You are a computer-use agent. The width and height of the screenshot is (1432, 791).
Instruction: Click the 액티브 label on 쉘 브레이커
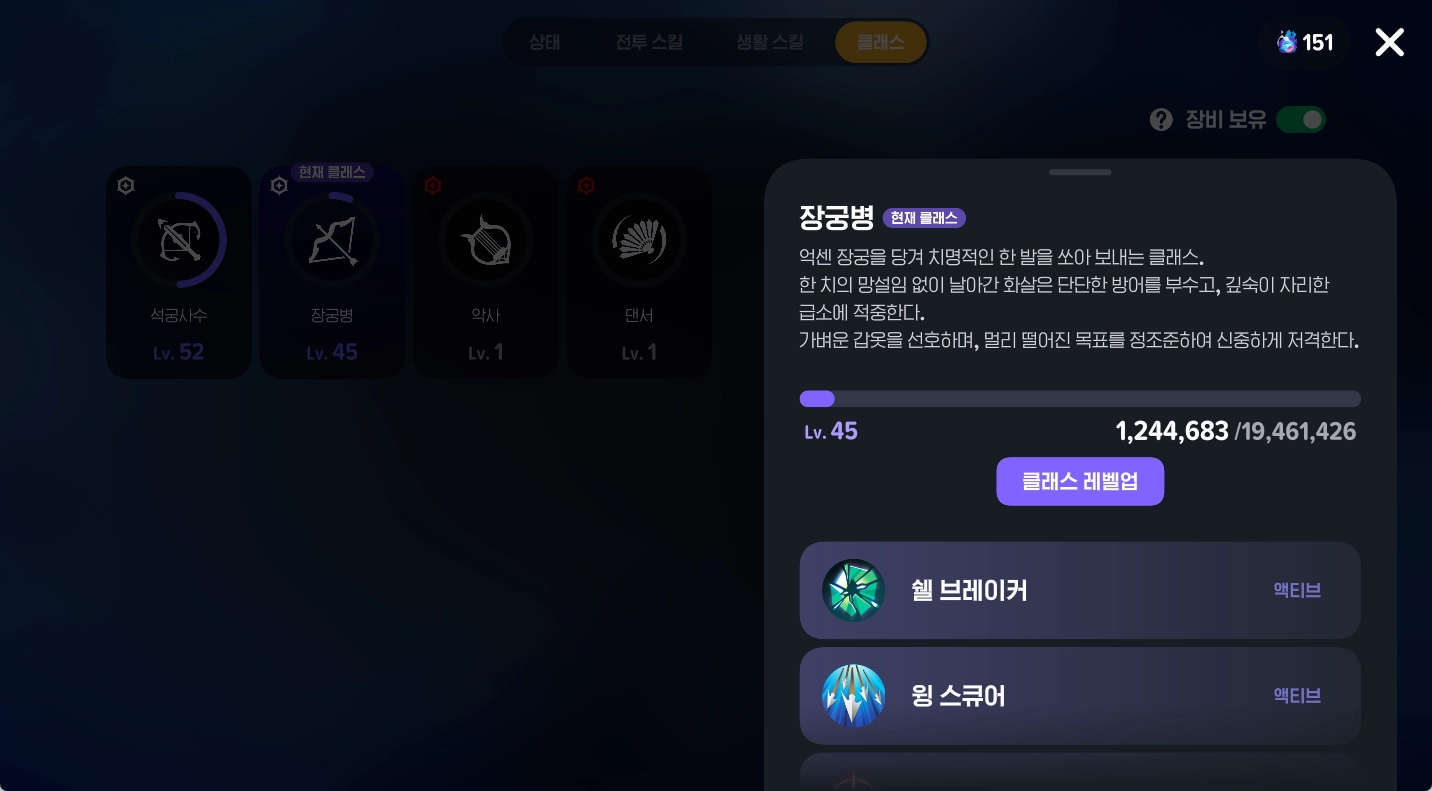(1297, 590)
